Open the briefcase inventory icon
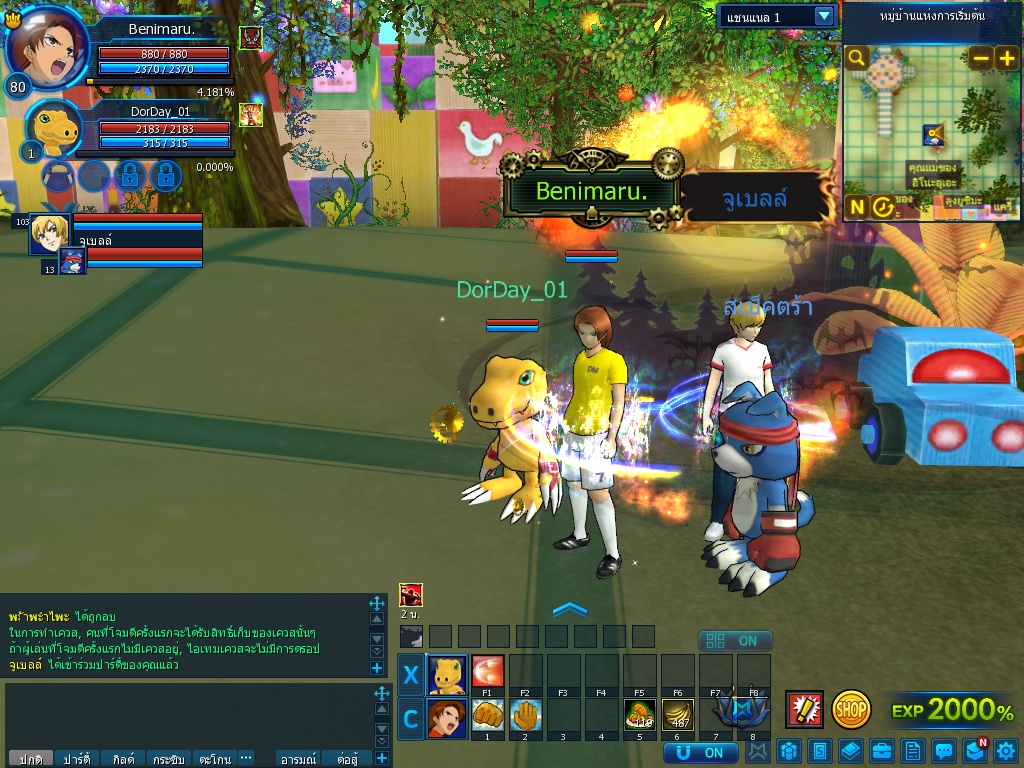 (x=882, y=750)
